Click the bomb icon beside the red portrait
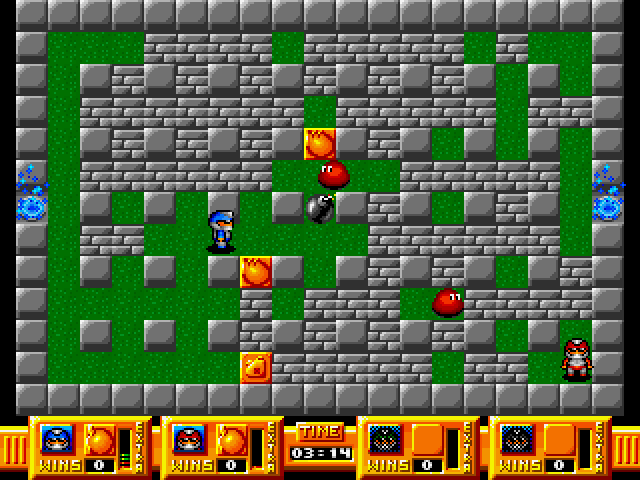 tap(230, 438)
